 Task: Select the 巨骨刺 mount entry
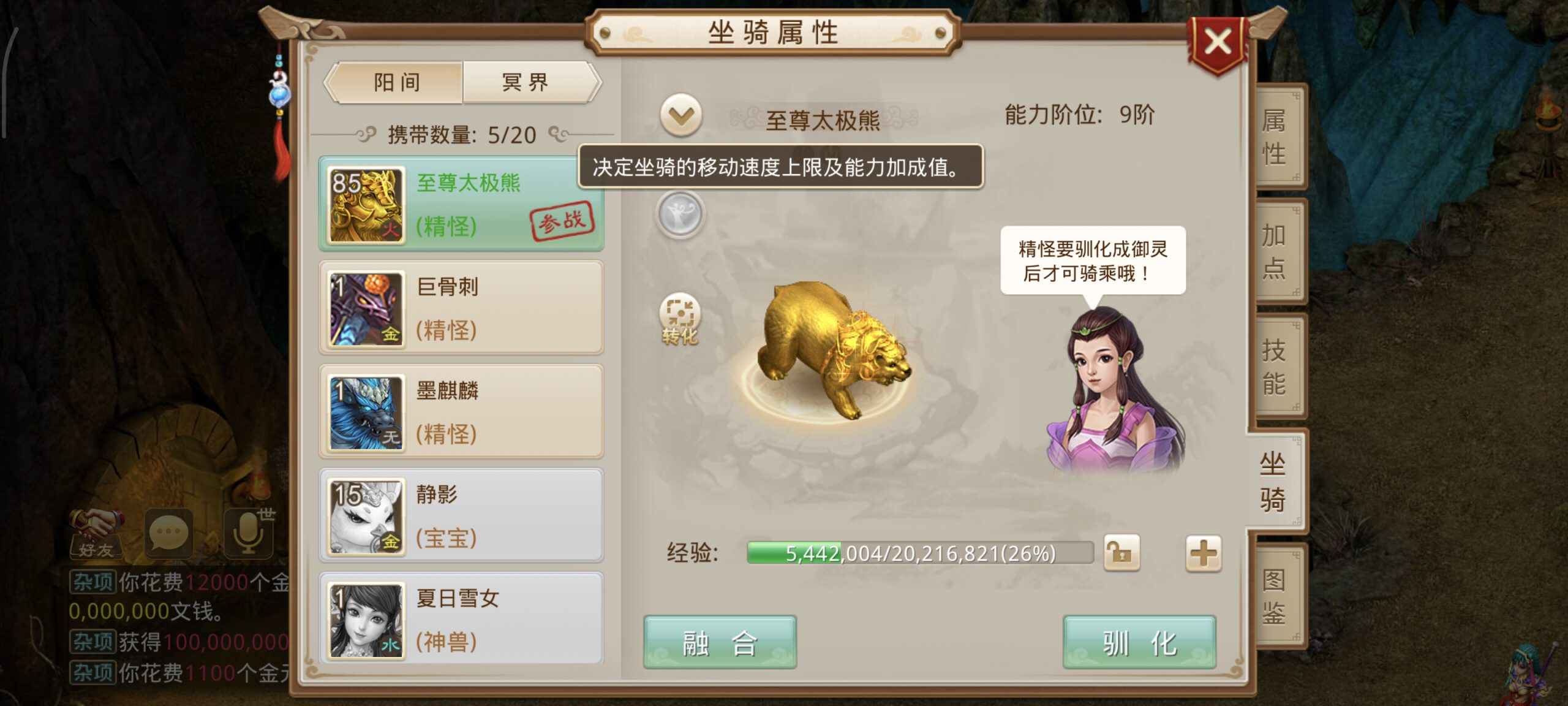coord(461,308)
